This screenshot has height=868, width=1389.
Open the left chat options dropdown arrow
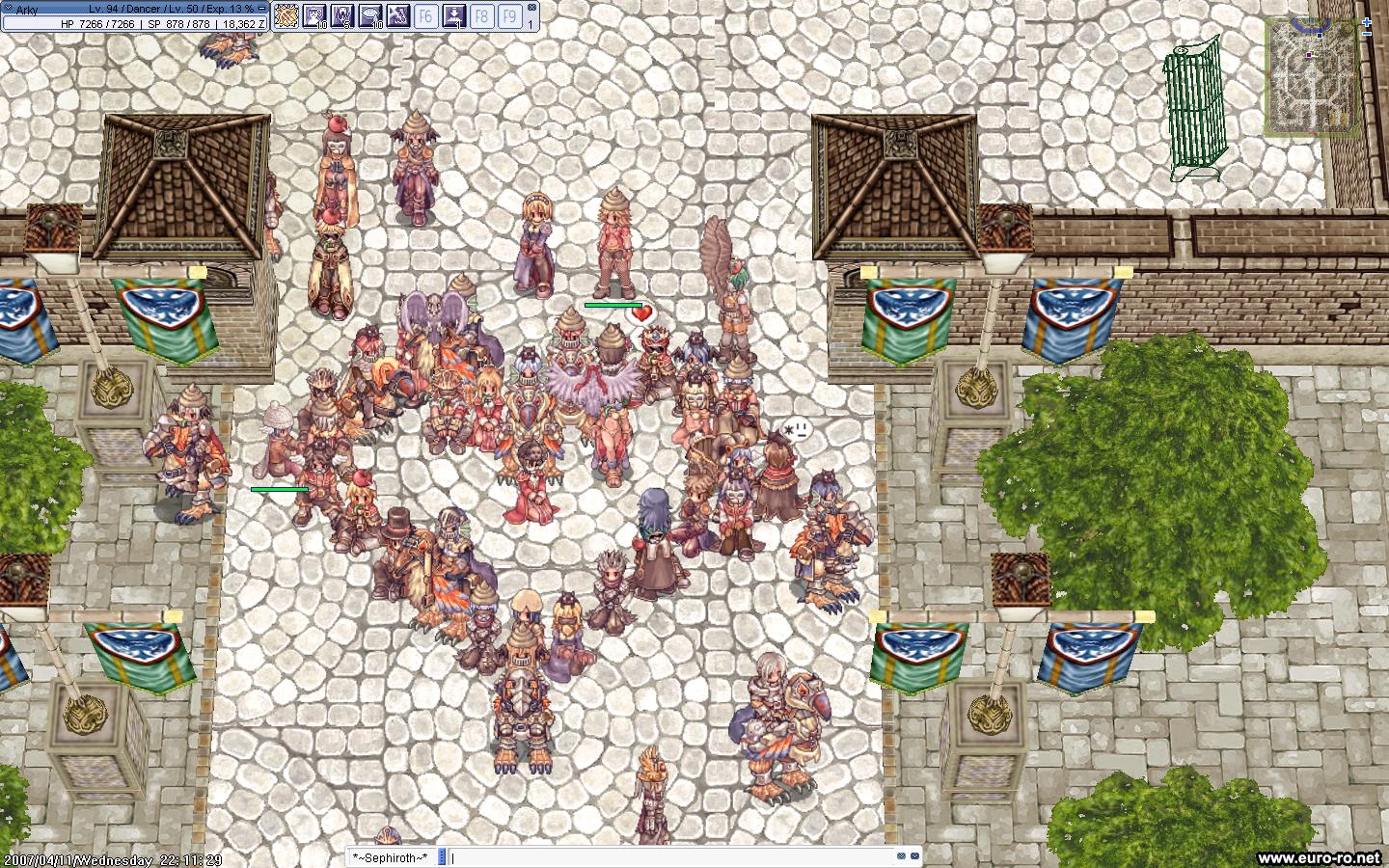(x=901, y=856)
